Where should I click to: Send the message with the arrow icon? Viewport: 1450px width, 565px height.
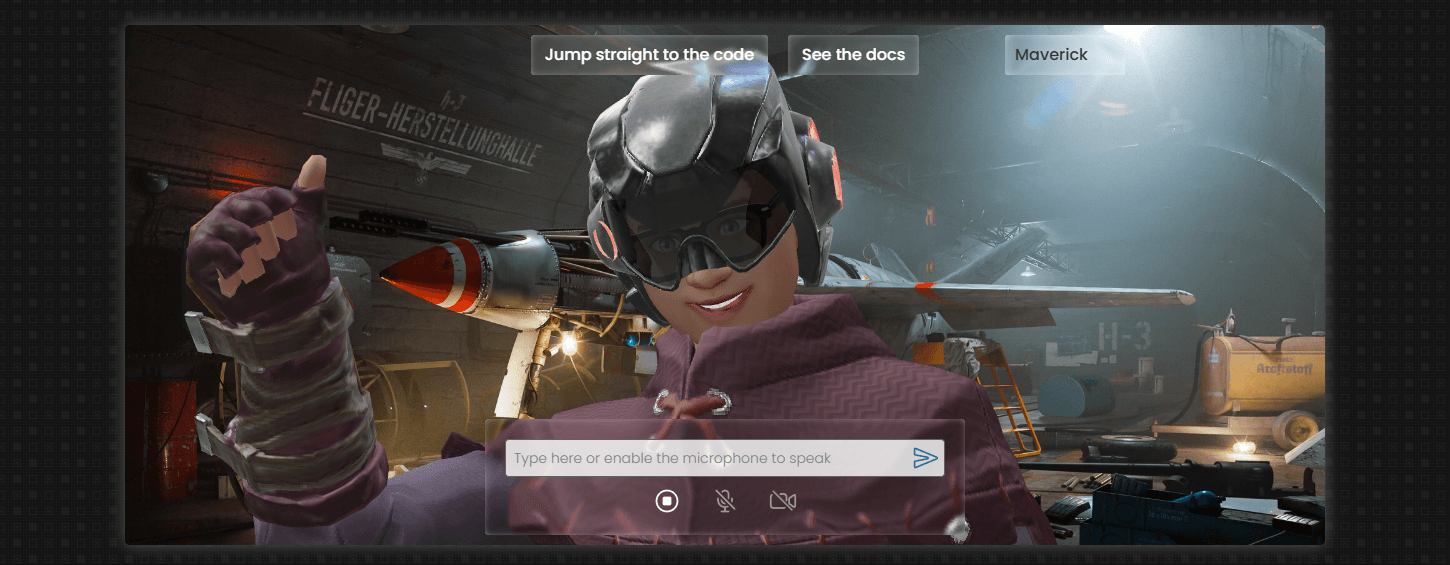coord(925,458)
